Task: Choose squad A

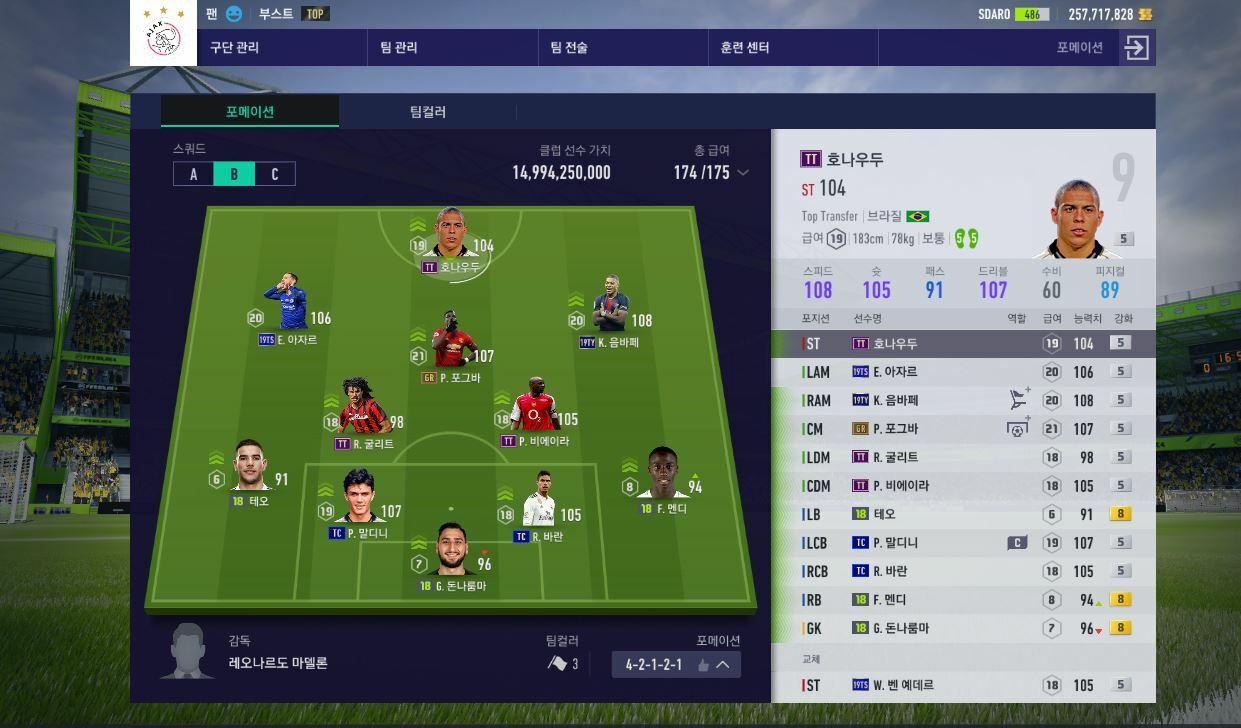Action: point(194,174)
